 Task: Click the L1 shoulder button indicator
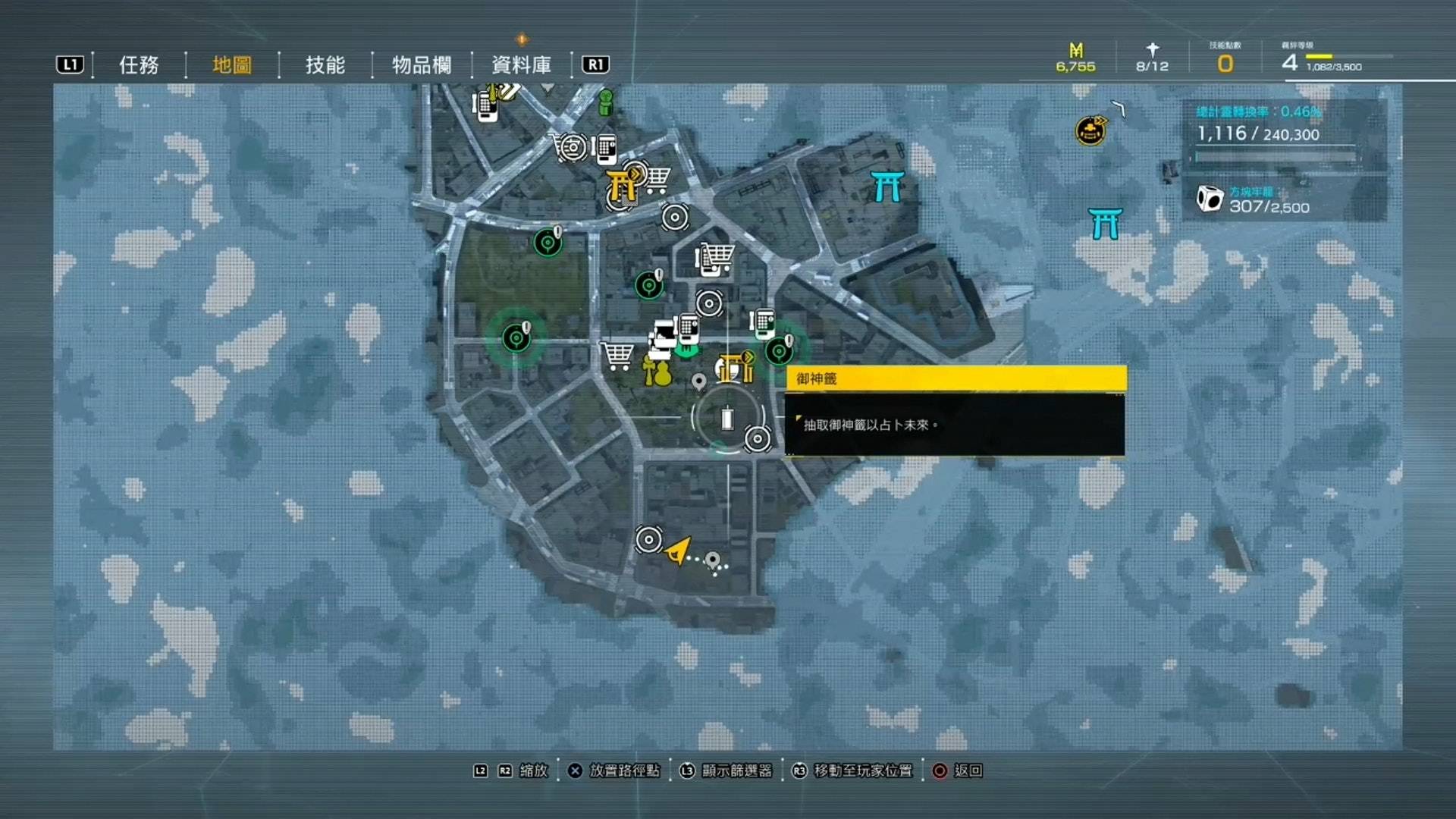click(70, 64)
